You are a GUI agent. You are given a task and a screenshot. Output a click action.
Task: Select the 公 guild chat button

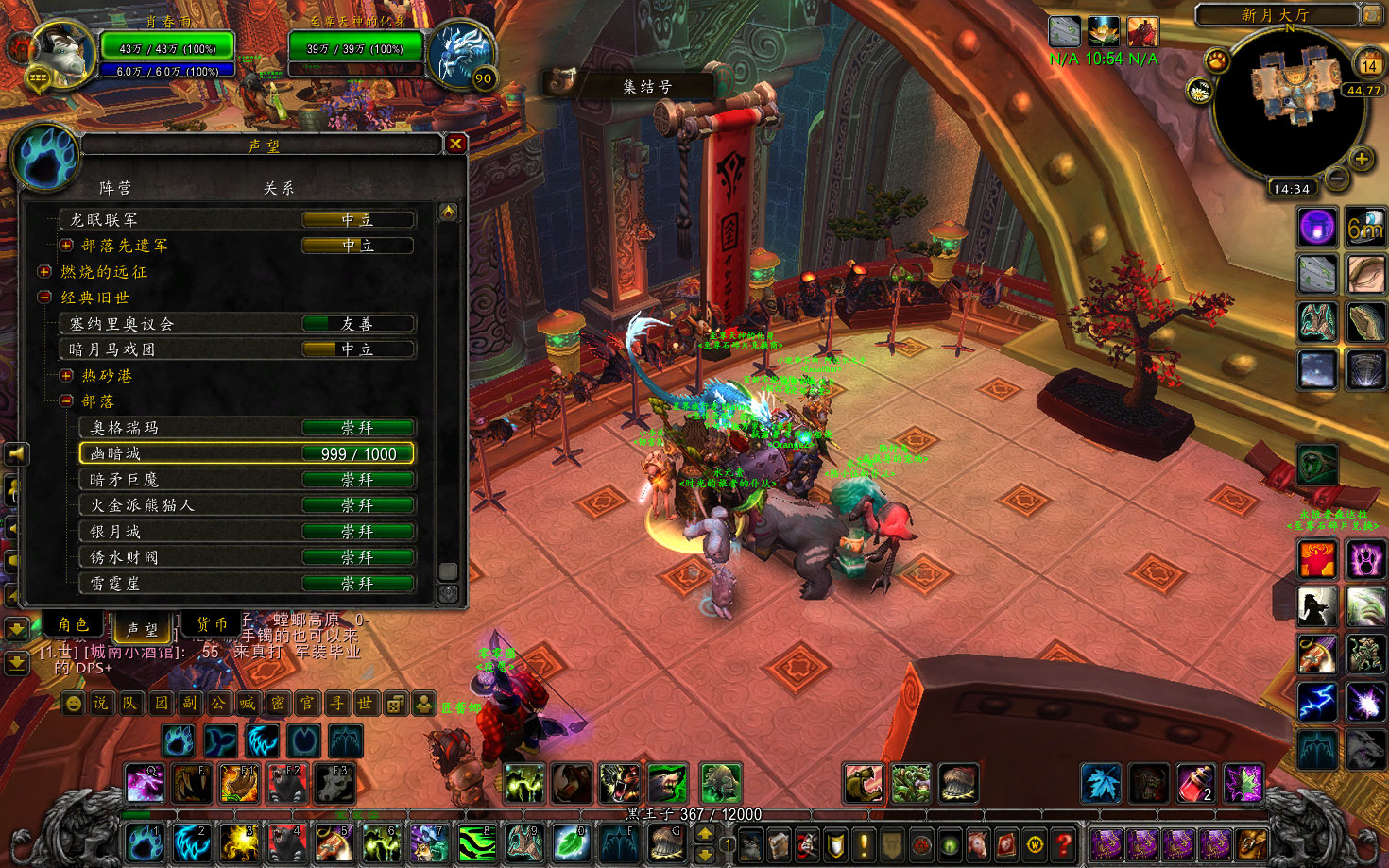click(218, 704)
